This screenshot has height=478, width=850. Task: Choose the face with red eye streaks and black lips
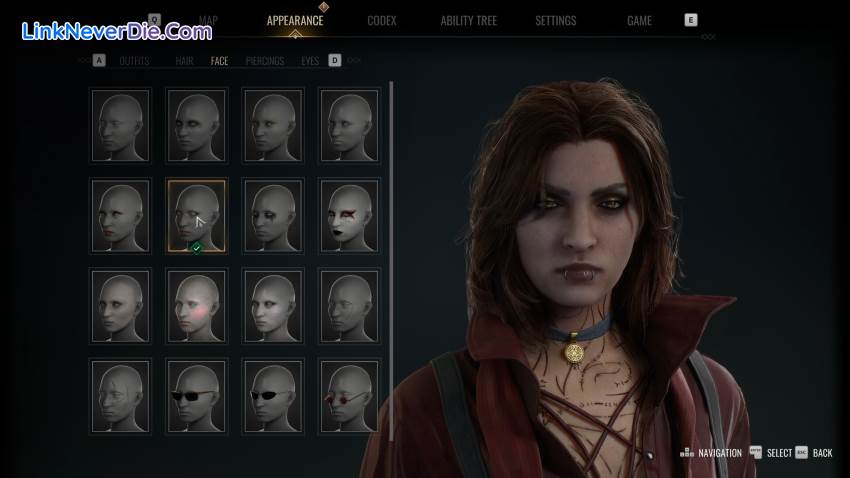coord(349,215)
